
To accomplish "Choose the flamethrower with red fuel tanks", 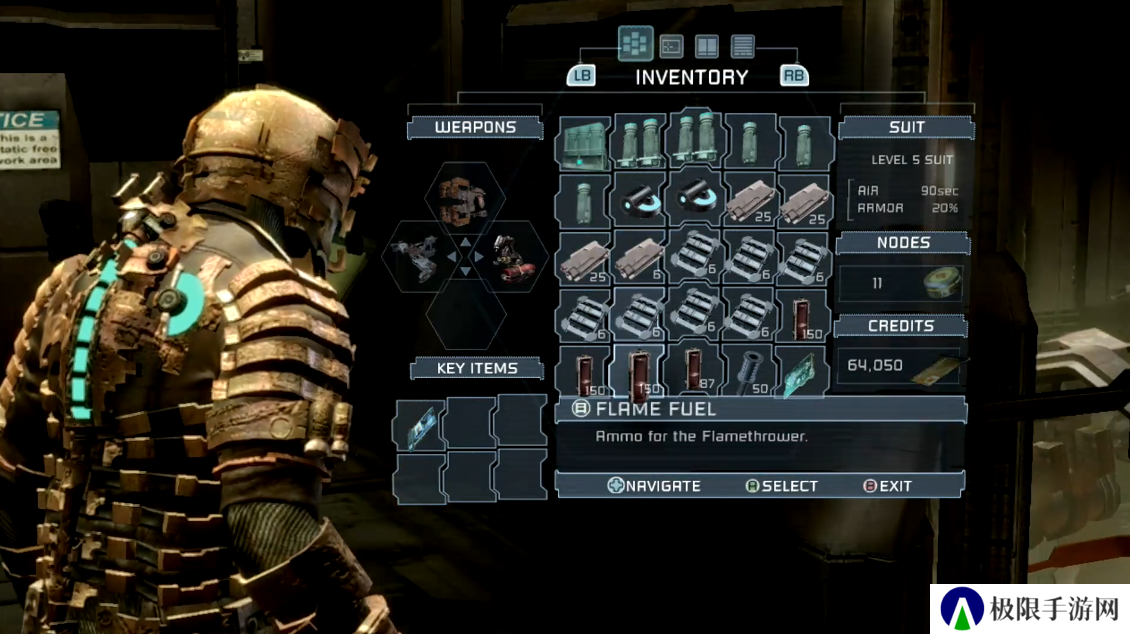I will pos(512,258).
